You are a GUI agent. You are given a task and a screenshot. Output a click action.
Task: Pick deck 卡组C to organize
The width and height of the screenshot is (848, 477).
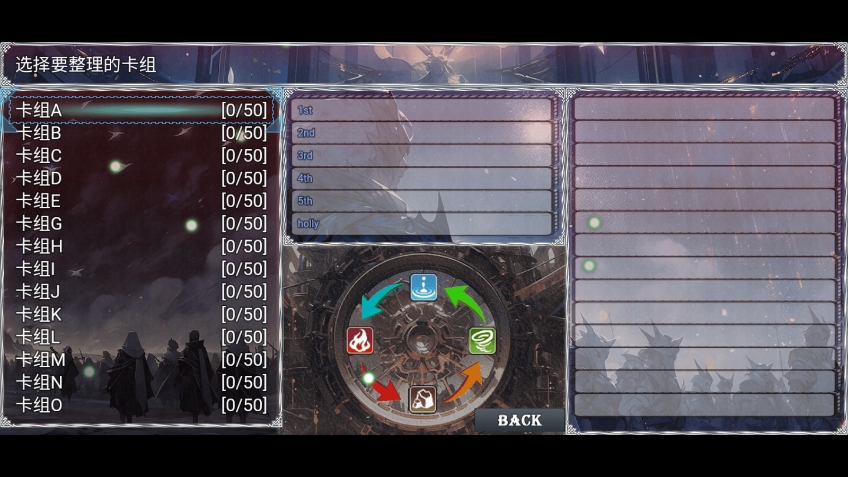pyautogui.click(x=141, y=156)
